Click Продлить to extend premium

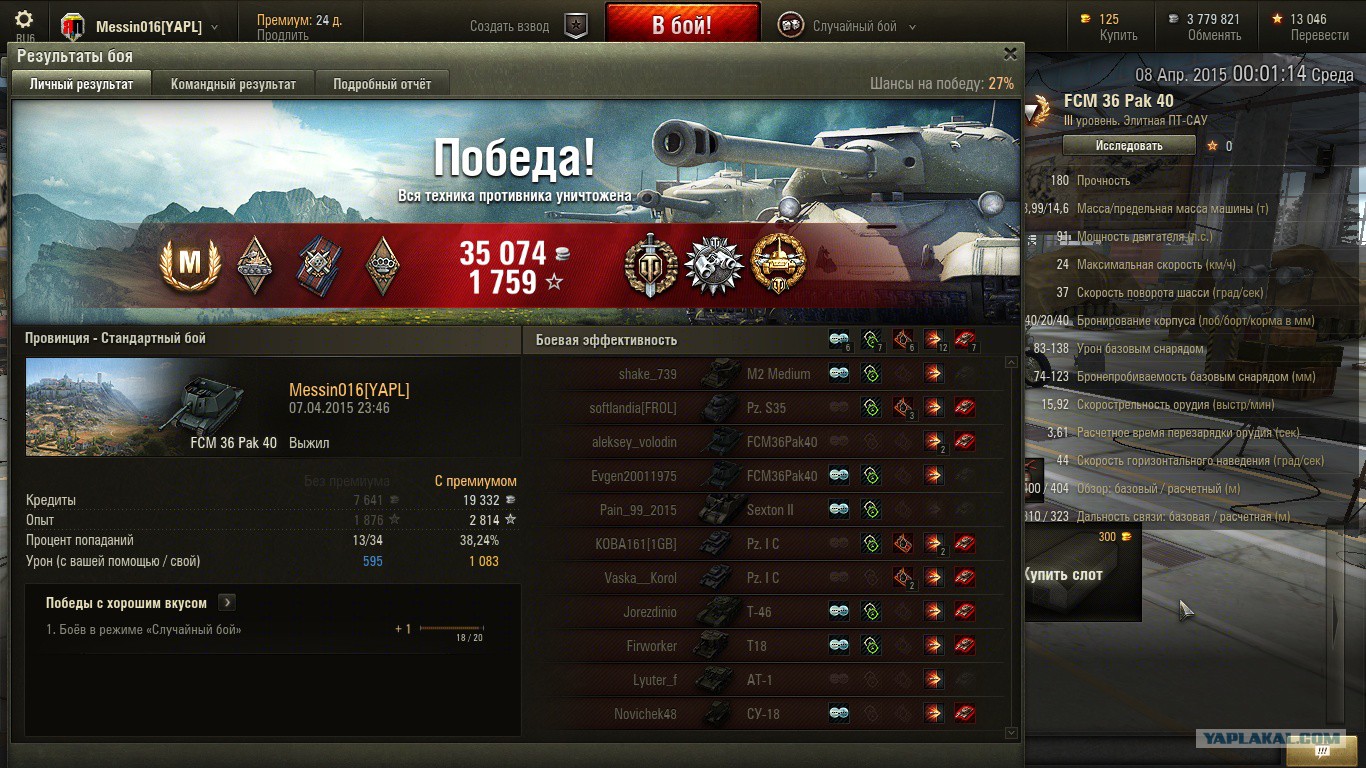pyautogui.click(x=282, y=35)
